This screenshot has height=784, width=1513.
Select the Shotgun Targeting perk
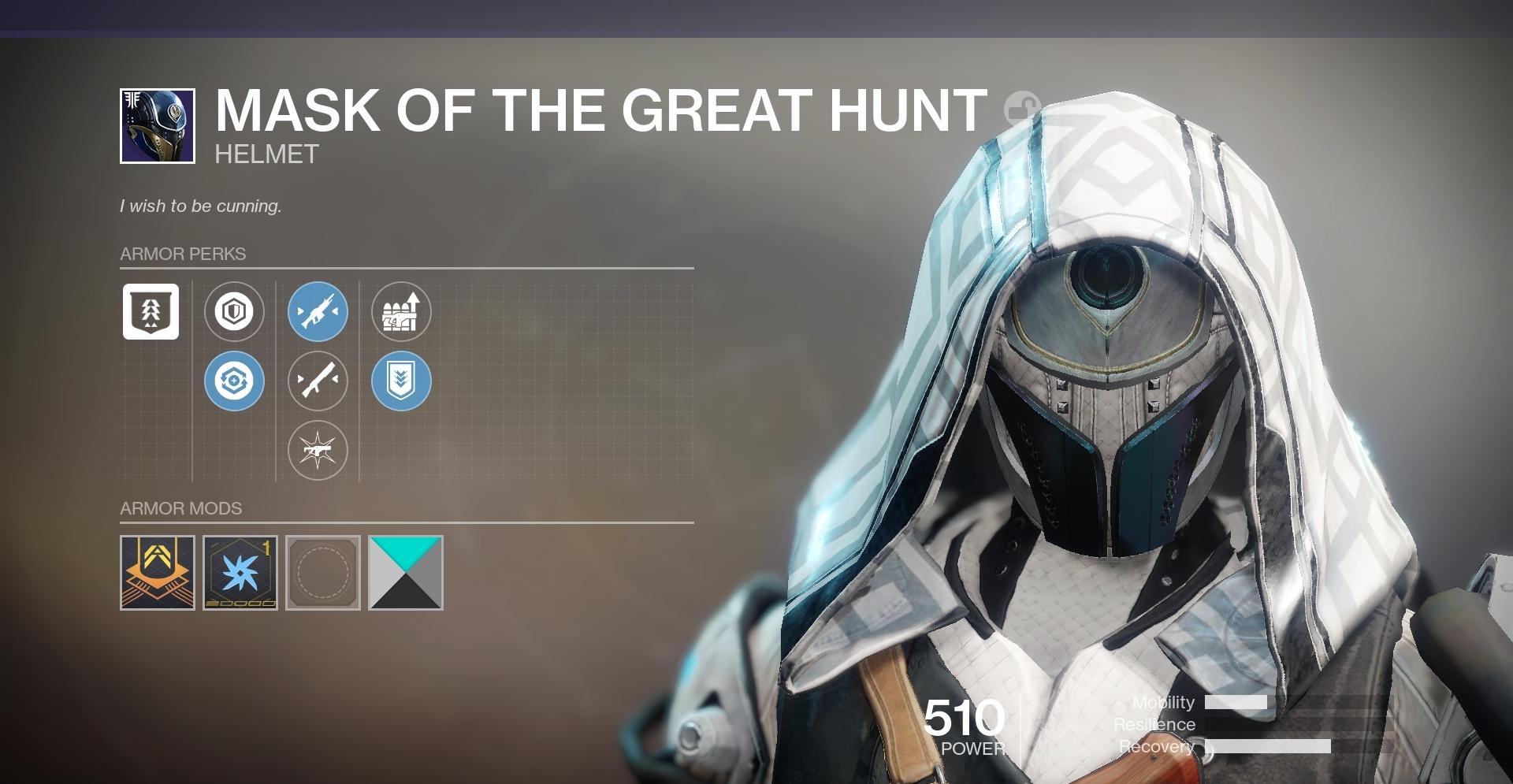(318, 381)
